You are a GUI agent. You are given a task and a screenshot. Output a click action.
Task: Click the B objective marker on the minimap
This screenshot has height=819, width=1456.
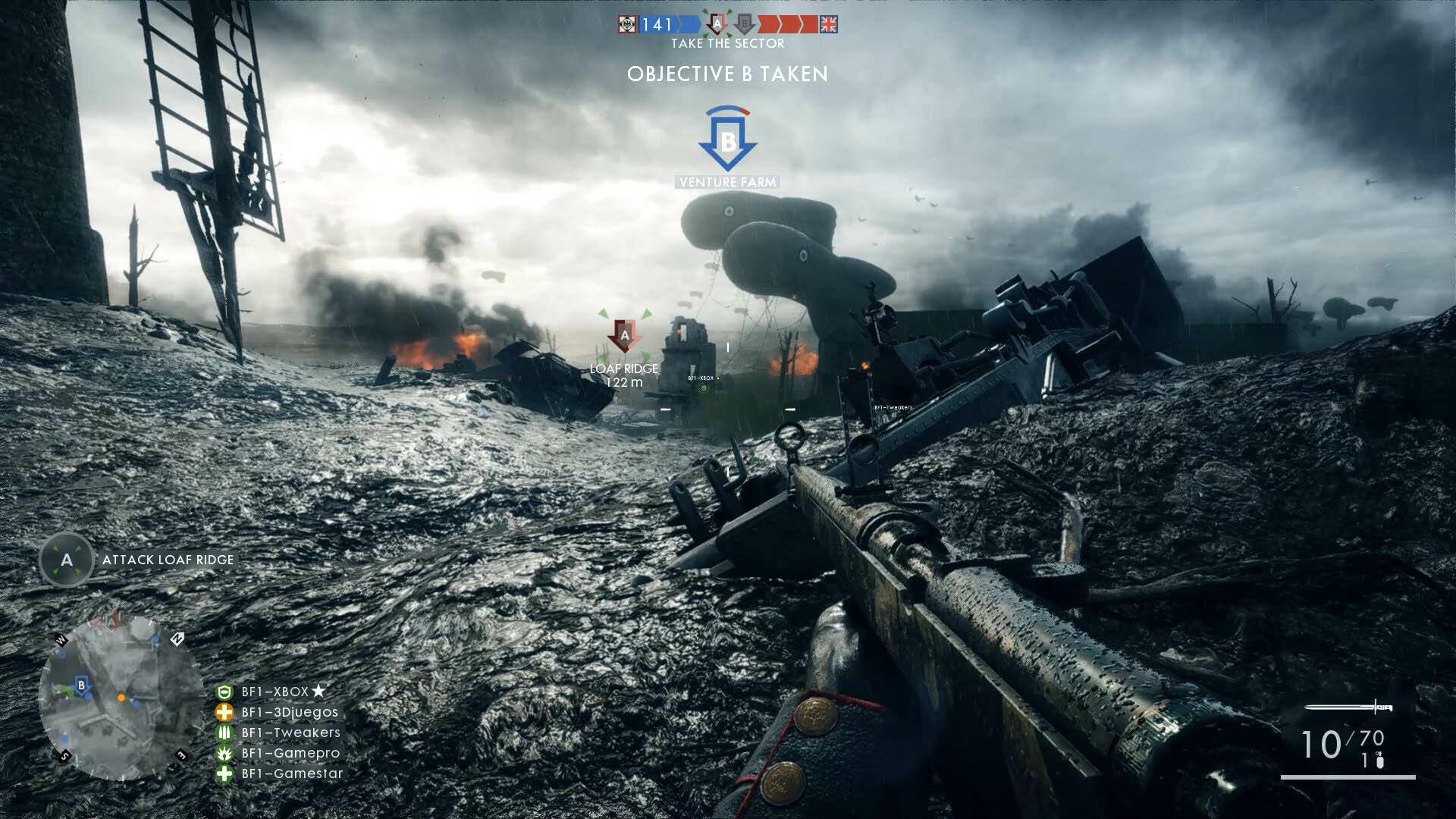click(82, 686)
